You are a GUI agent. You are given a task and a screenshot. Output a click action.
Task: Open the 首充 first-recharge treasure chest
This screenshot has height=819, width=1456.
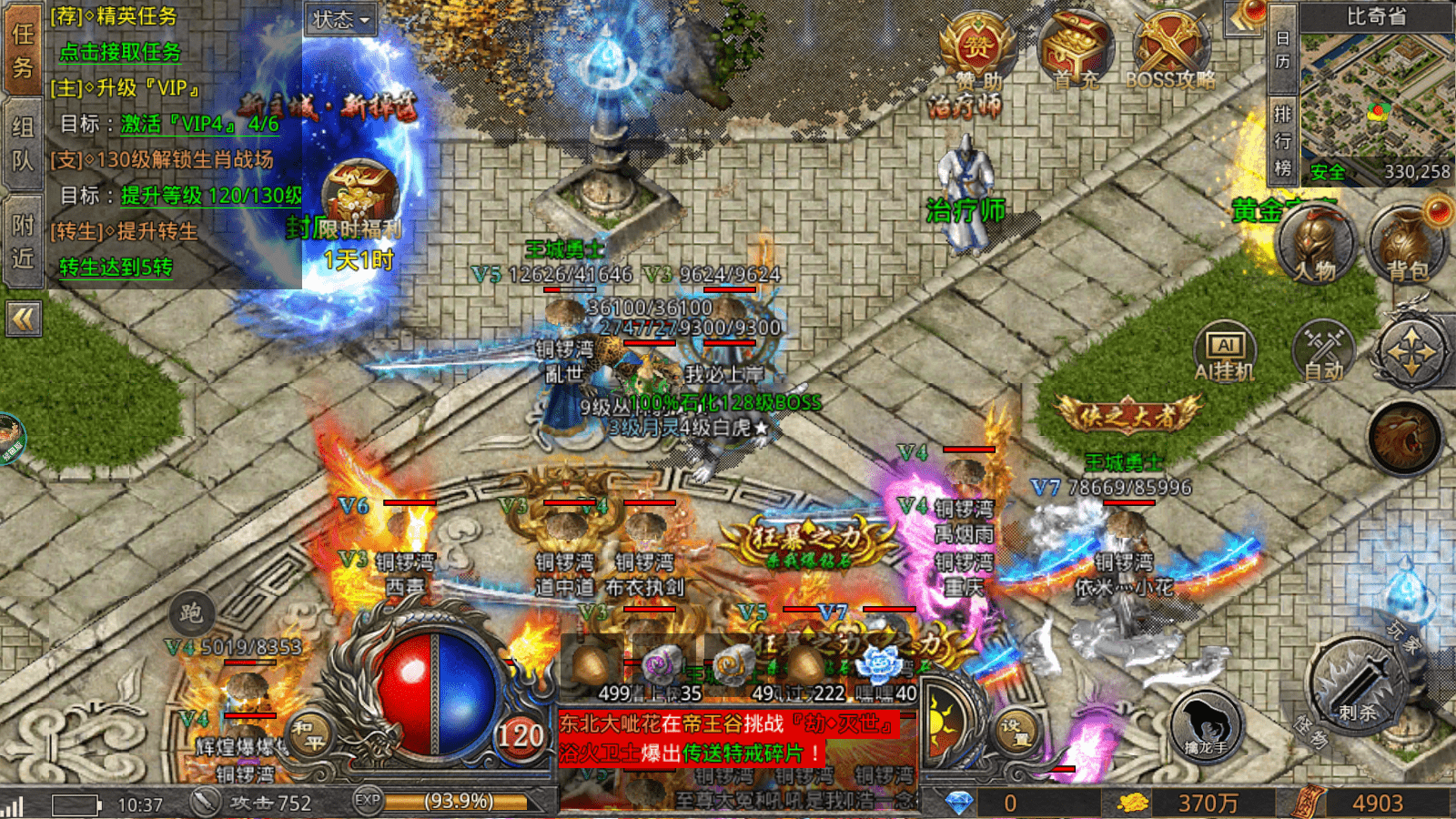pos(1074,50)
